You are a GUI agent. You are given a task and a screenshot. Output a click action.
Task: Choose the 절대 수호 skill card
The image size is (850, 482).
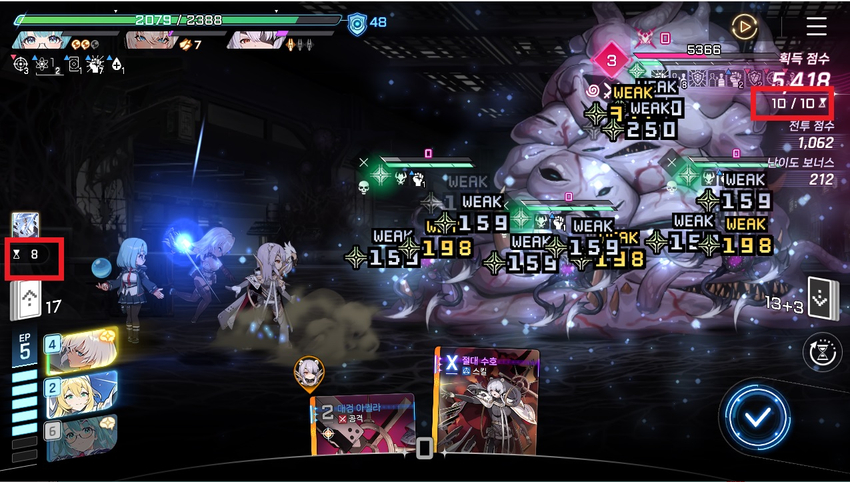(x=487, y=400)
